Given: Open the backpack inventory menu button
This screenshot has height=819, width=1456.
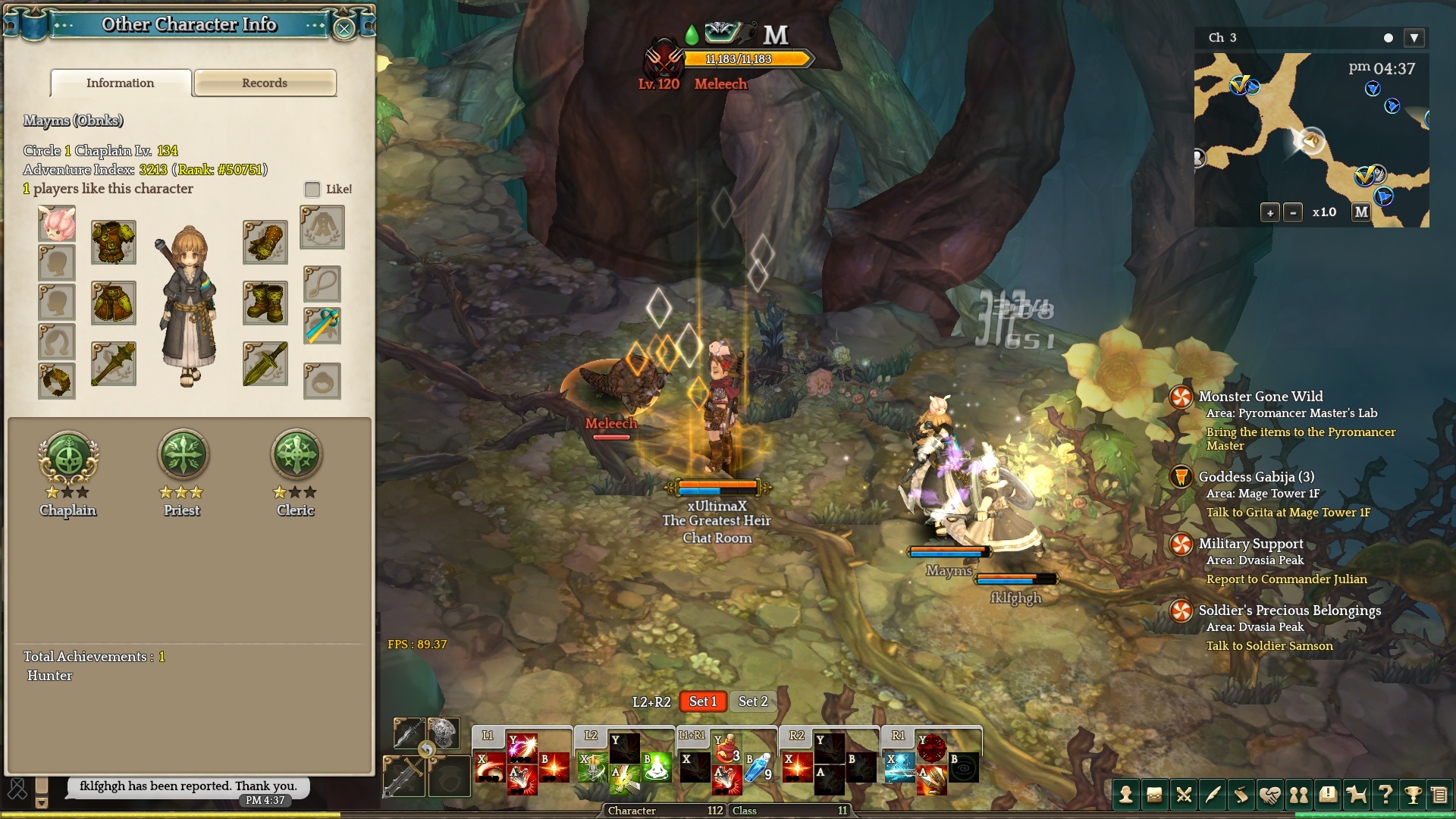Looking at the screenshot, I should pos(1154,795).
